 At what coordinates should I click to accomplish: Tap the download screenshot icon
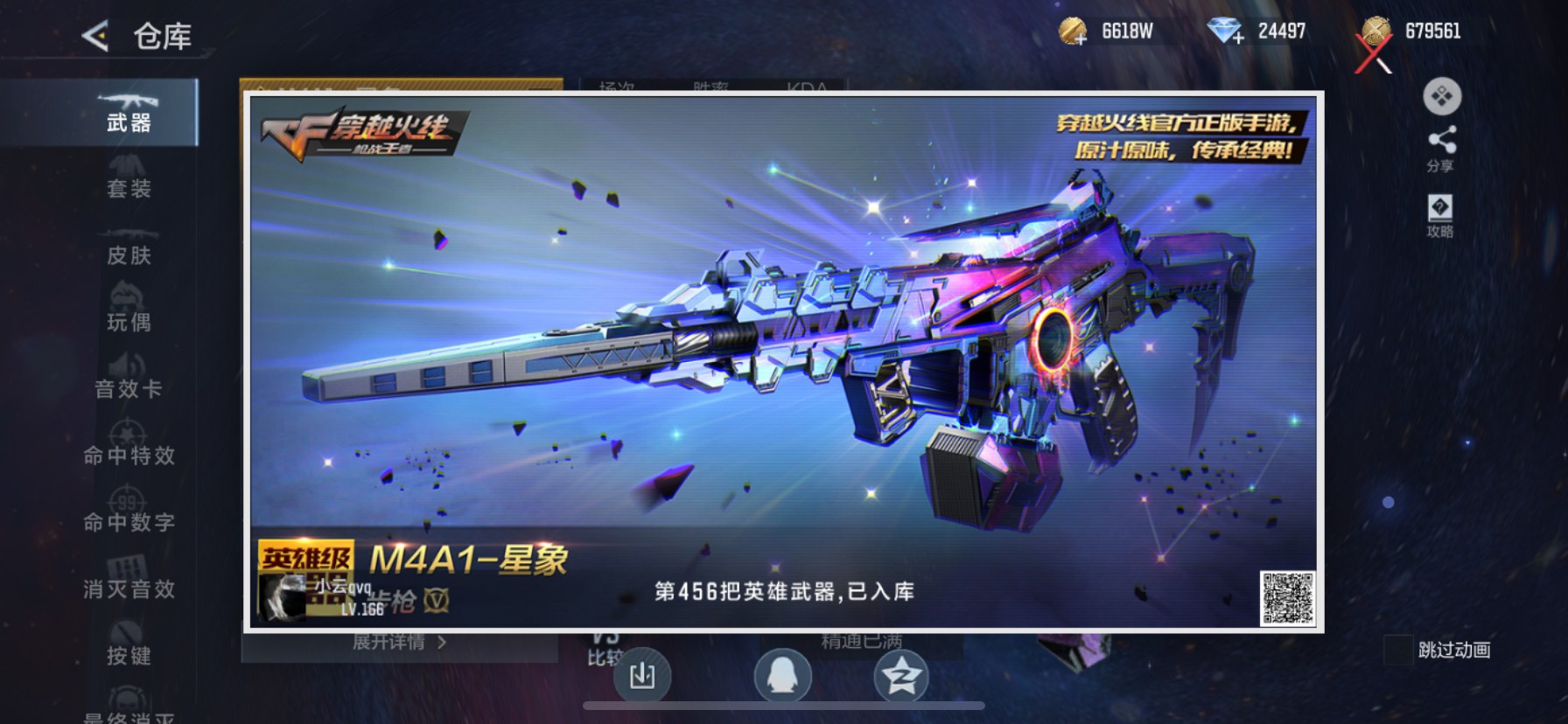(x=644, y=676)
